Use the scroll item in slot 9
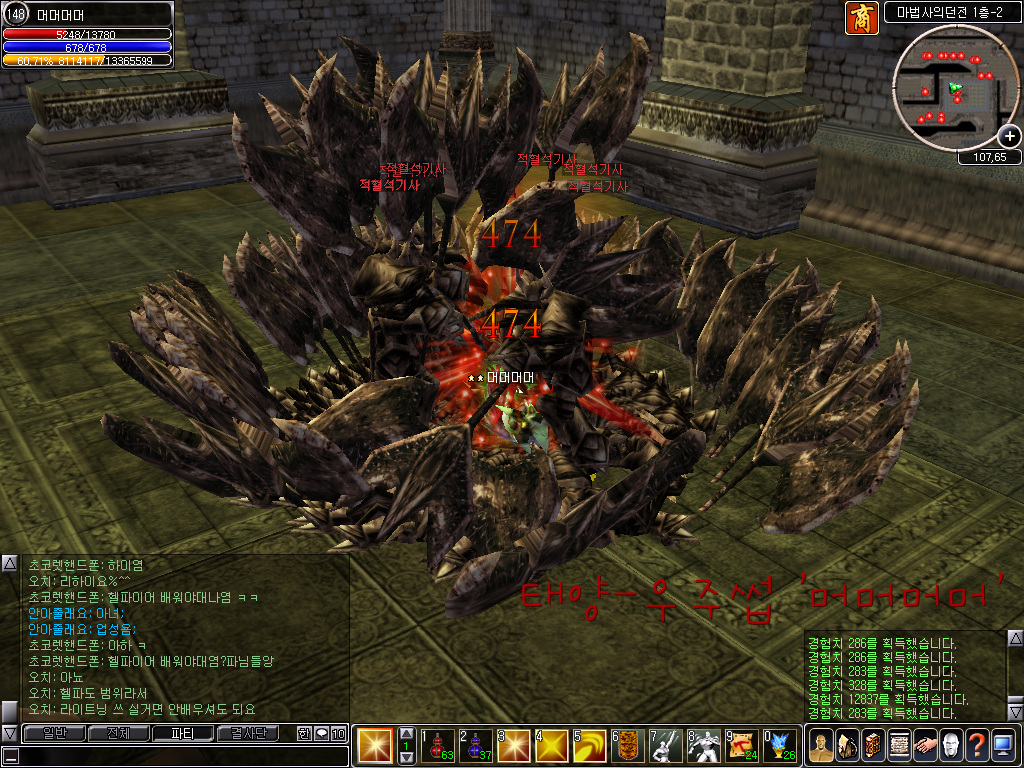The width and height of the screenshot is (1024, 768). click(x=741, y=744)
